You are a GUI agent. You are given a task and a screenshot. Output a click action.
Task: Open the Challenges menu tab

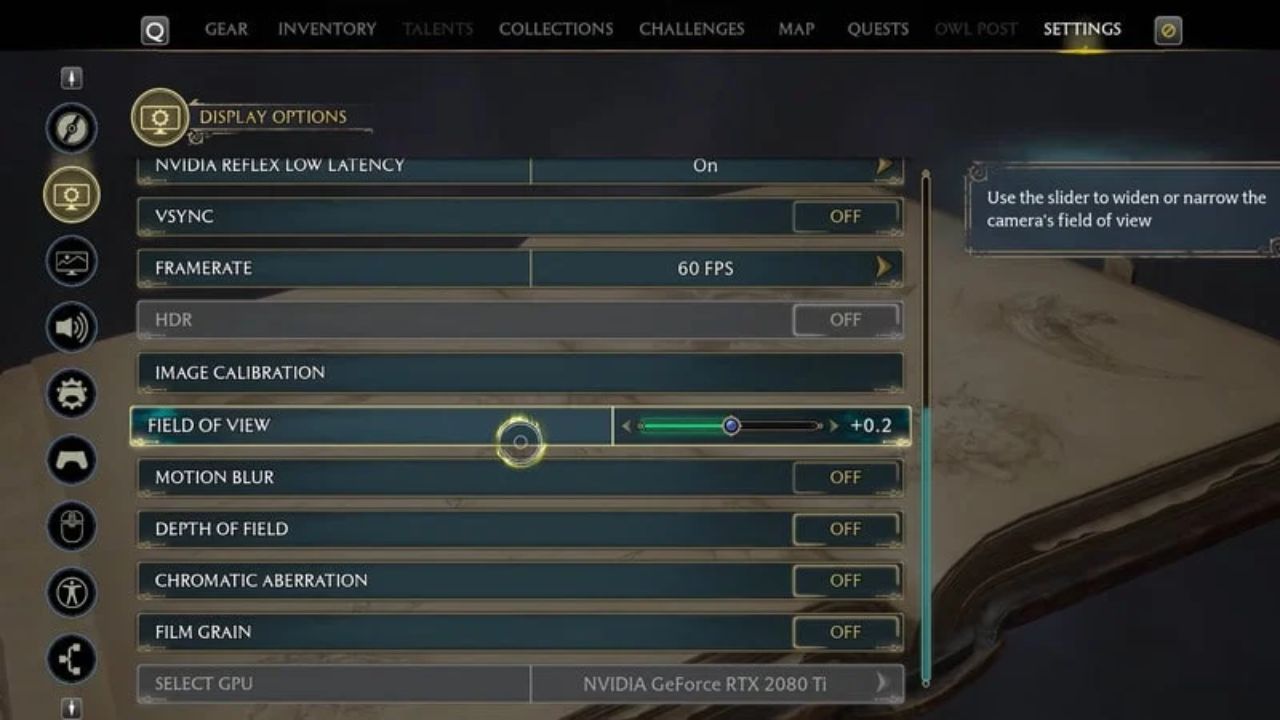[691, 29]
